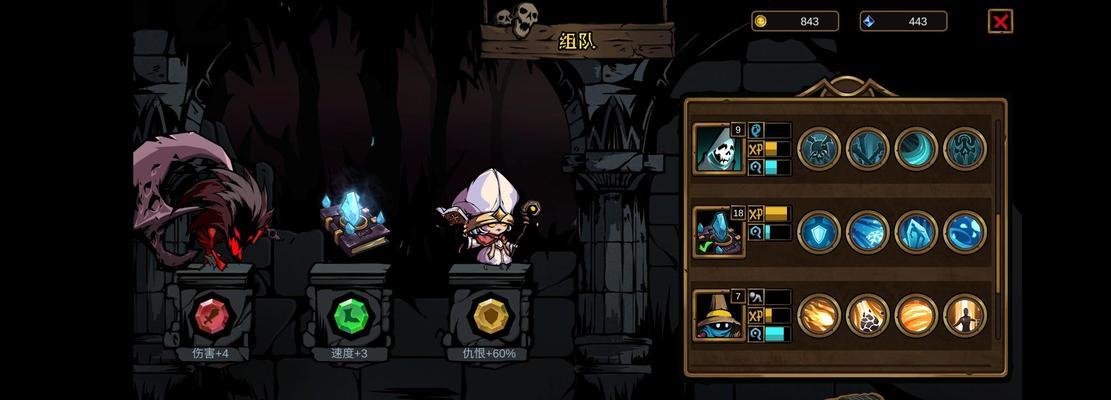
Task: Select the crystal spellbook unit in formation
Action: coord(353,222)
